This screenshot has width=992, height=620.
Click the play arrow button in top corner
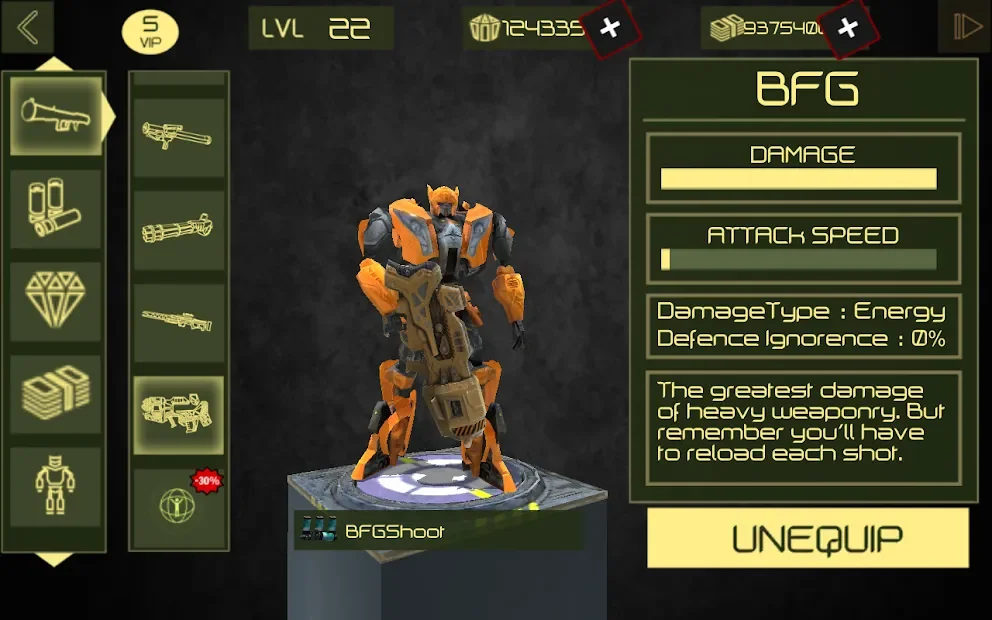point(964,27)
